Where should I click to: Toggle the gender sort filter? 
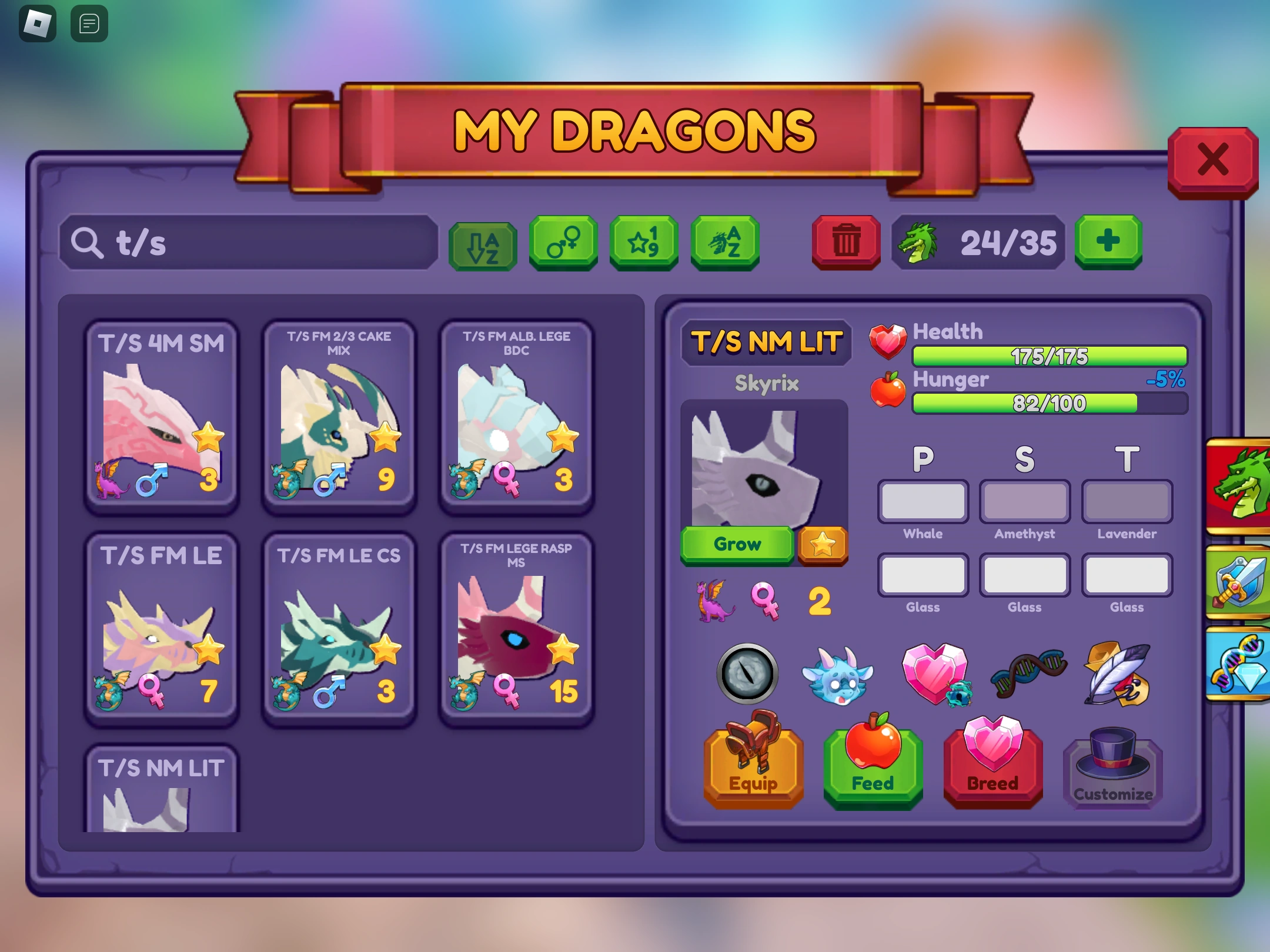click(x=563, y=242)
